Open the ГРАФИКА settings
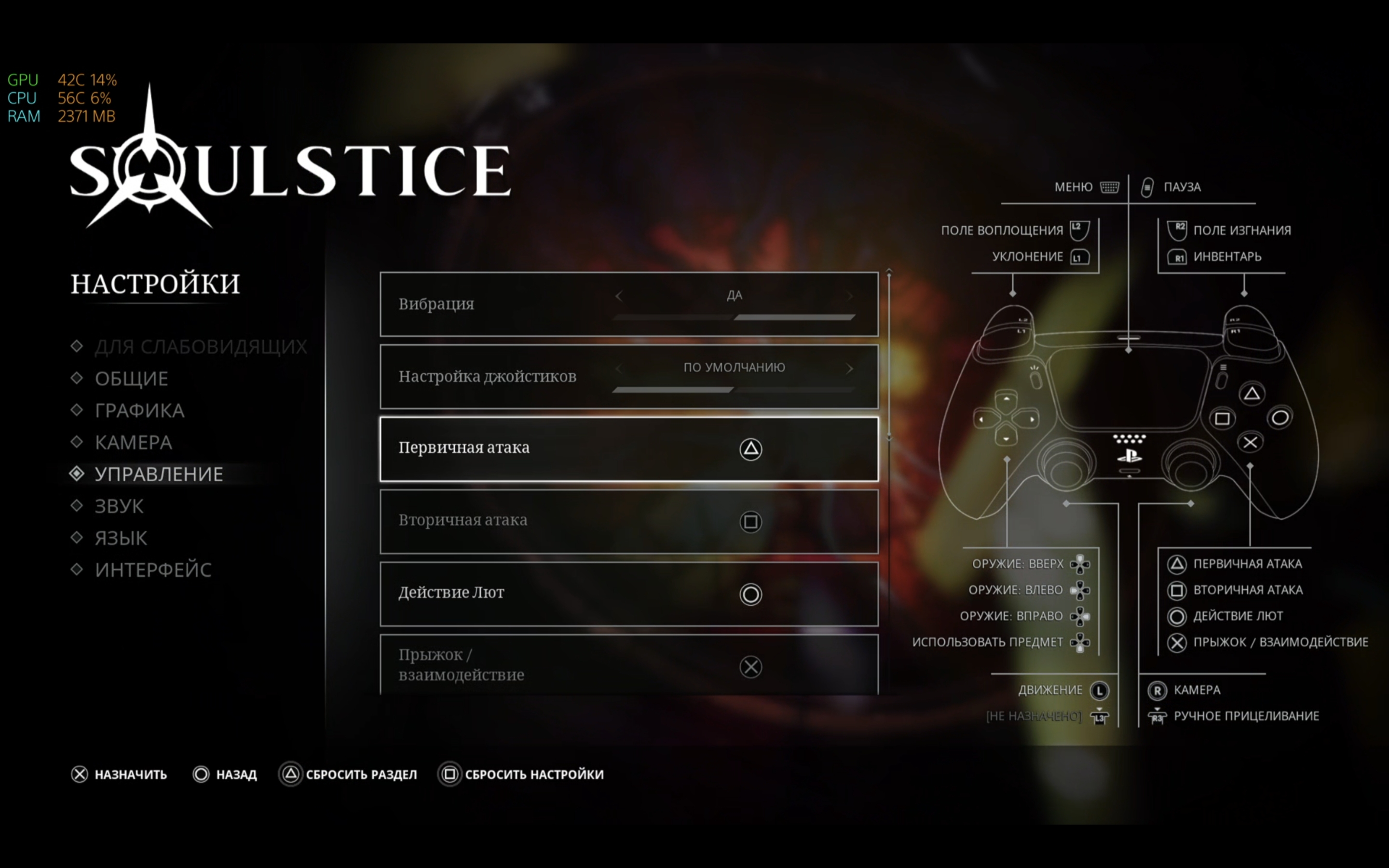 pos(139,410)
